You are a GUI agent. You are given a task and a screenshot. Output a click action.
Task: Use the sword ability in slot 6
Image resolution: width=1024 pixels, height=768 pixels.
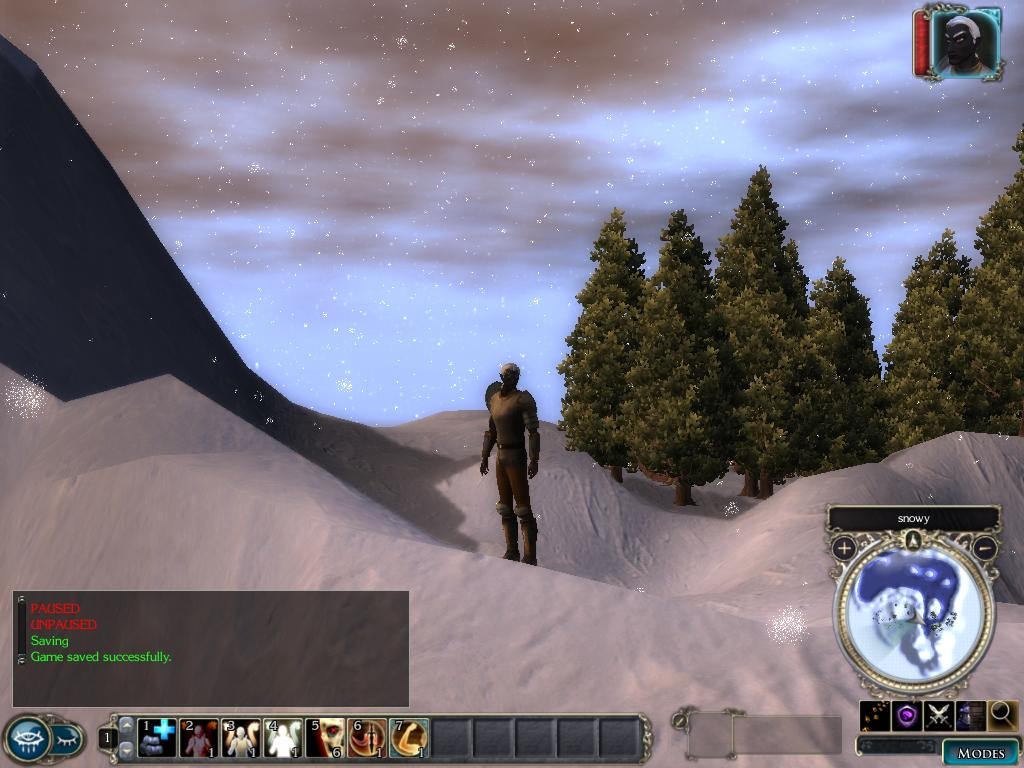tap(367, 738)
